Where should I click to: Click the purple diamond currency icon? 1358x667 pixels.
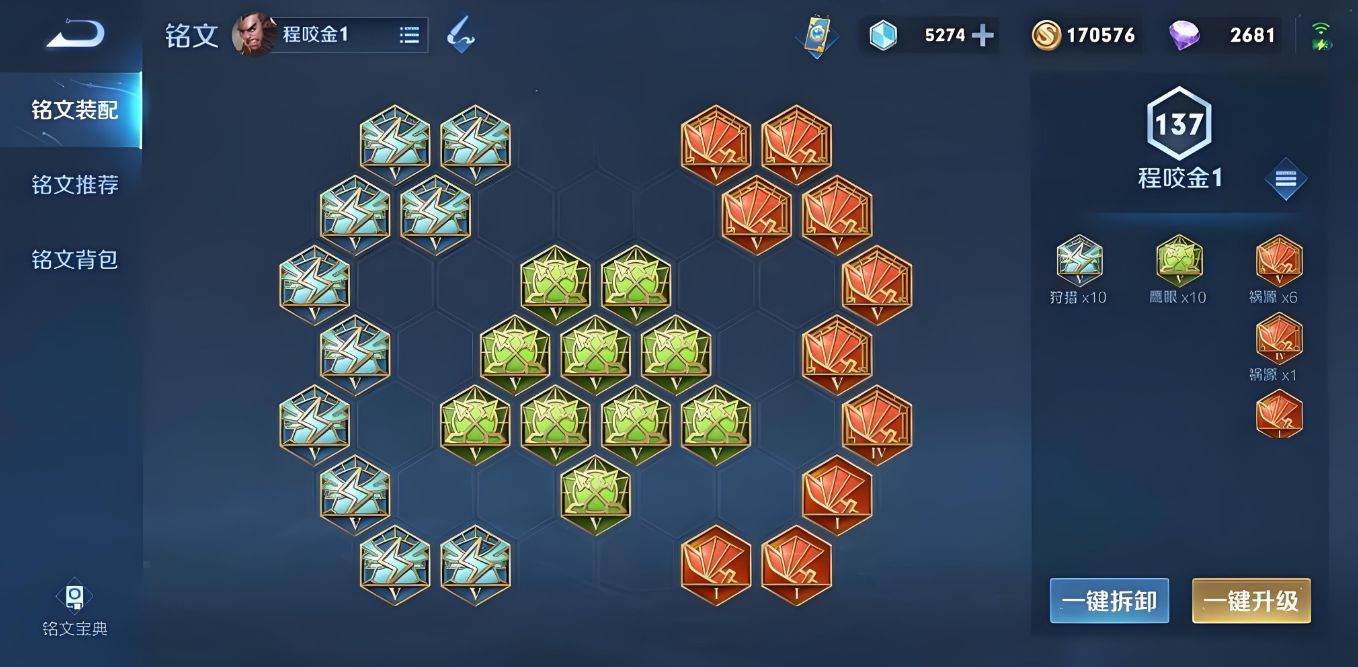pyautogui.click(x=1184, y=36)
